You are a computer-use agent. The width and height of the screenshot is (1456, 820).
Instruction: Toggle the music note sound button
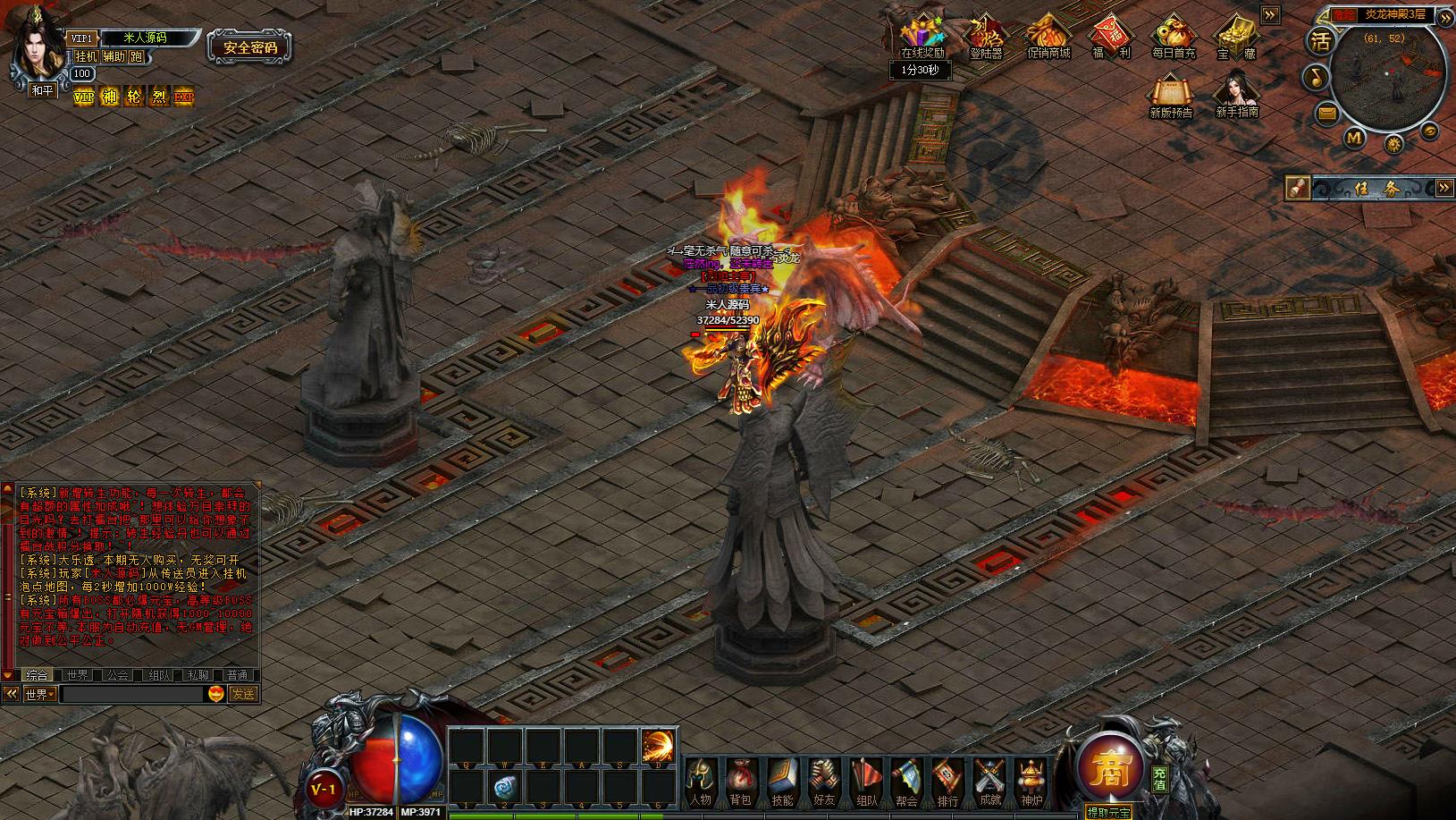[1316, 78]
